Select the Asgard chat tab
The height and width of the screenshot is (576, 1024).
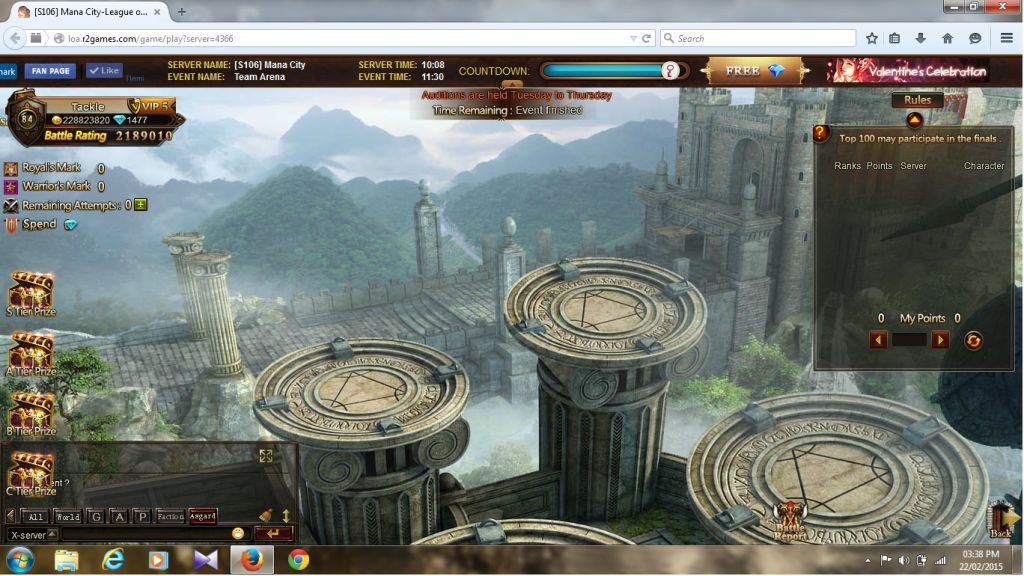pos(203,517)
